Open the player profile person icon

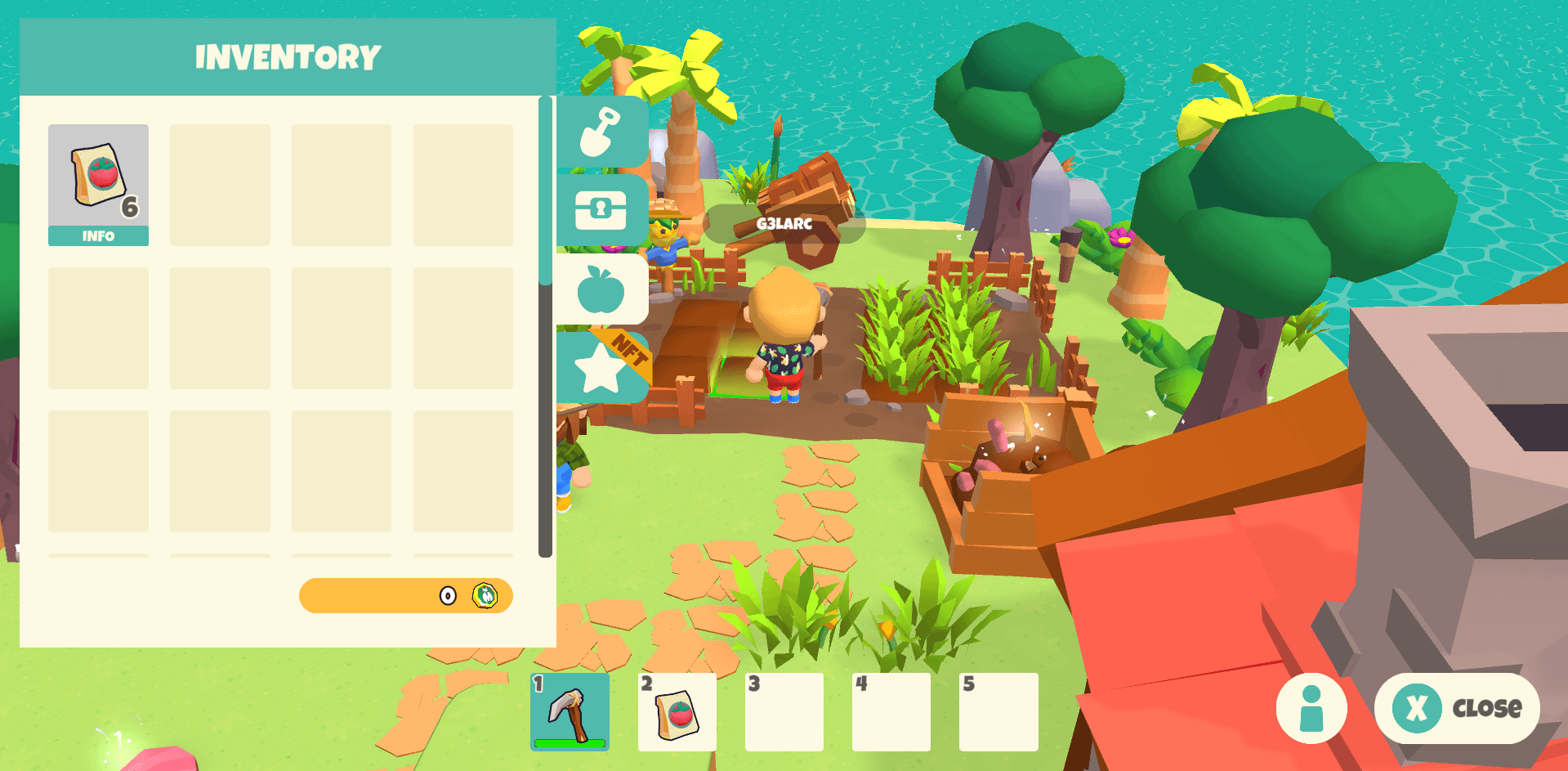pyautogui.click(x=1311, y=709)
